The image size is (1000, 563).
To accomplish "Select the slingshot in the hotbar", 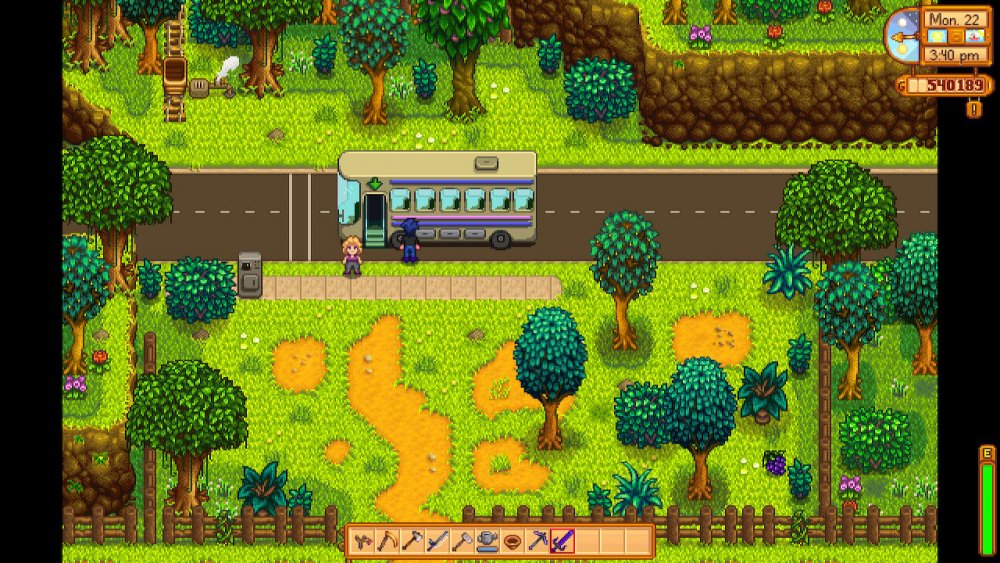I will coord(363,541).
